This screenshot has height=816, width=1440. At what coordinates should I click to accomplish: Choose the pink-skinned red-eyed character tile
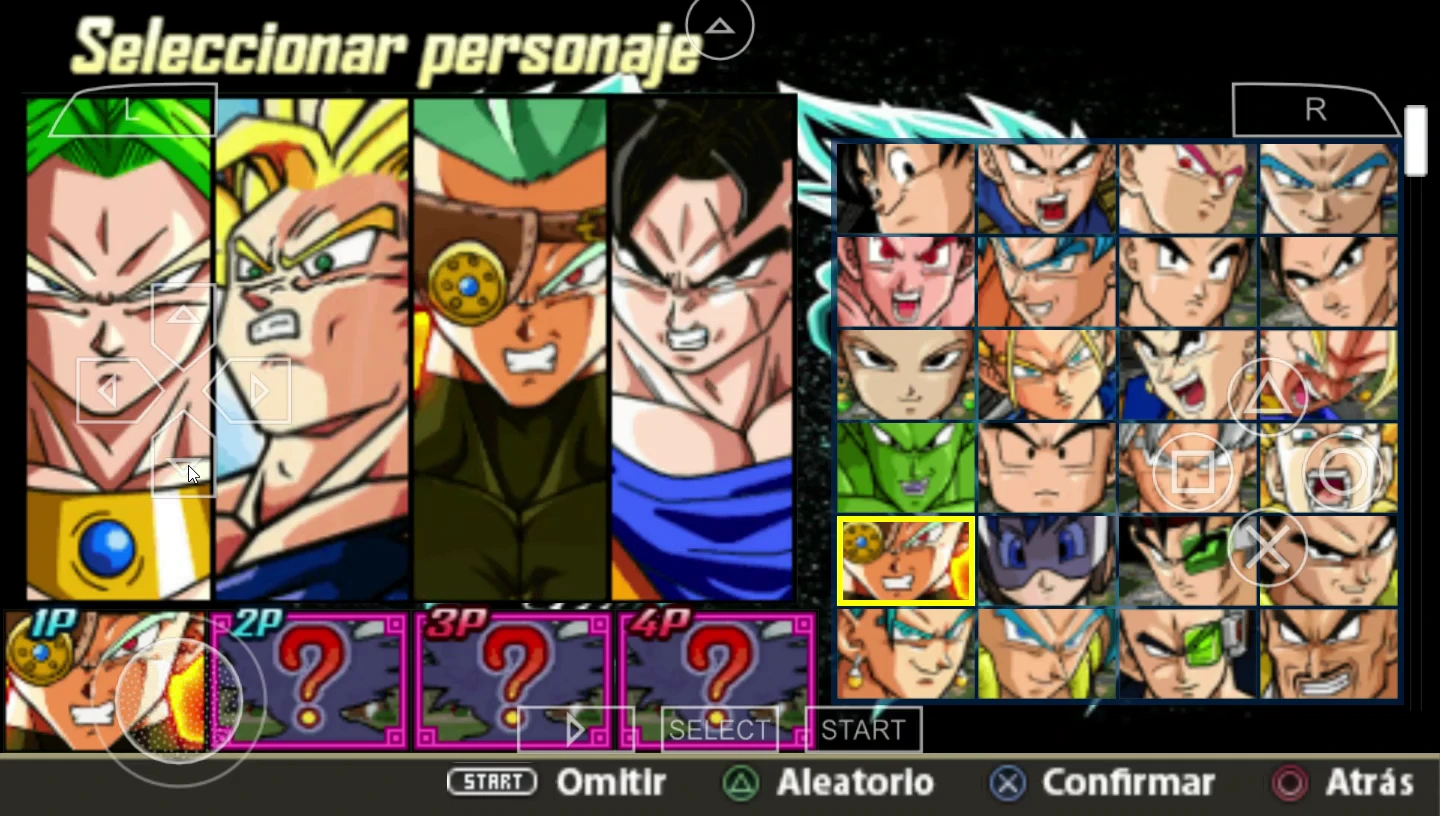(x=905, y=281)
